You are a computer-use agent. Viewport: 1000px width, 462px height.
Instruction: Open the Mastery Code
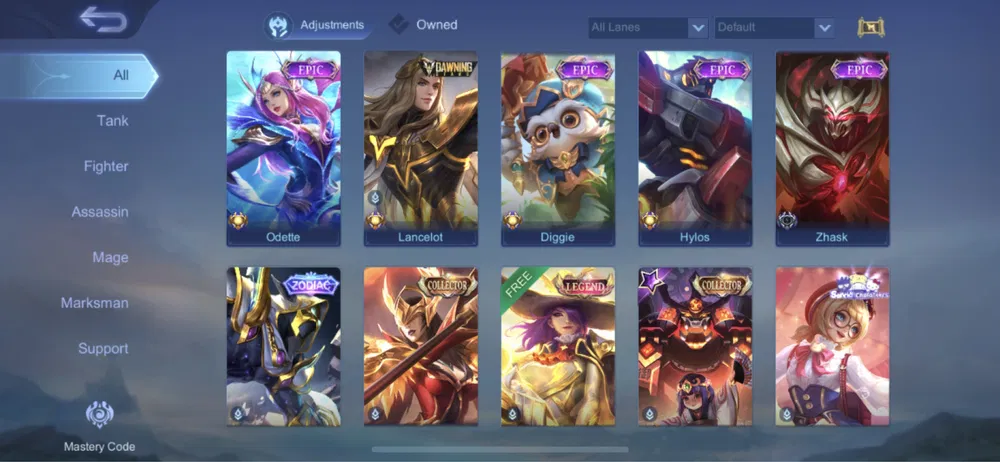99,425
